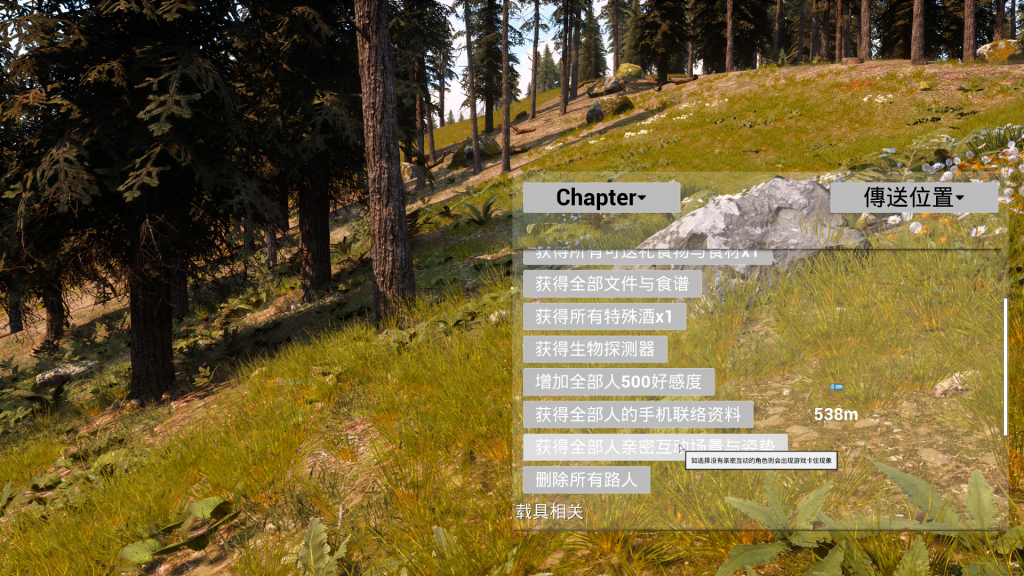This screenshot has height=576, width=1024.
Task: Click the cheat menu's vertical scrollbar
Action: tap(1006, 366)
